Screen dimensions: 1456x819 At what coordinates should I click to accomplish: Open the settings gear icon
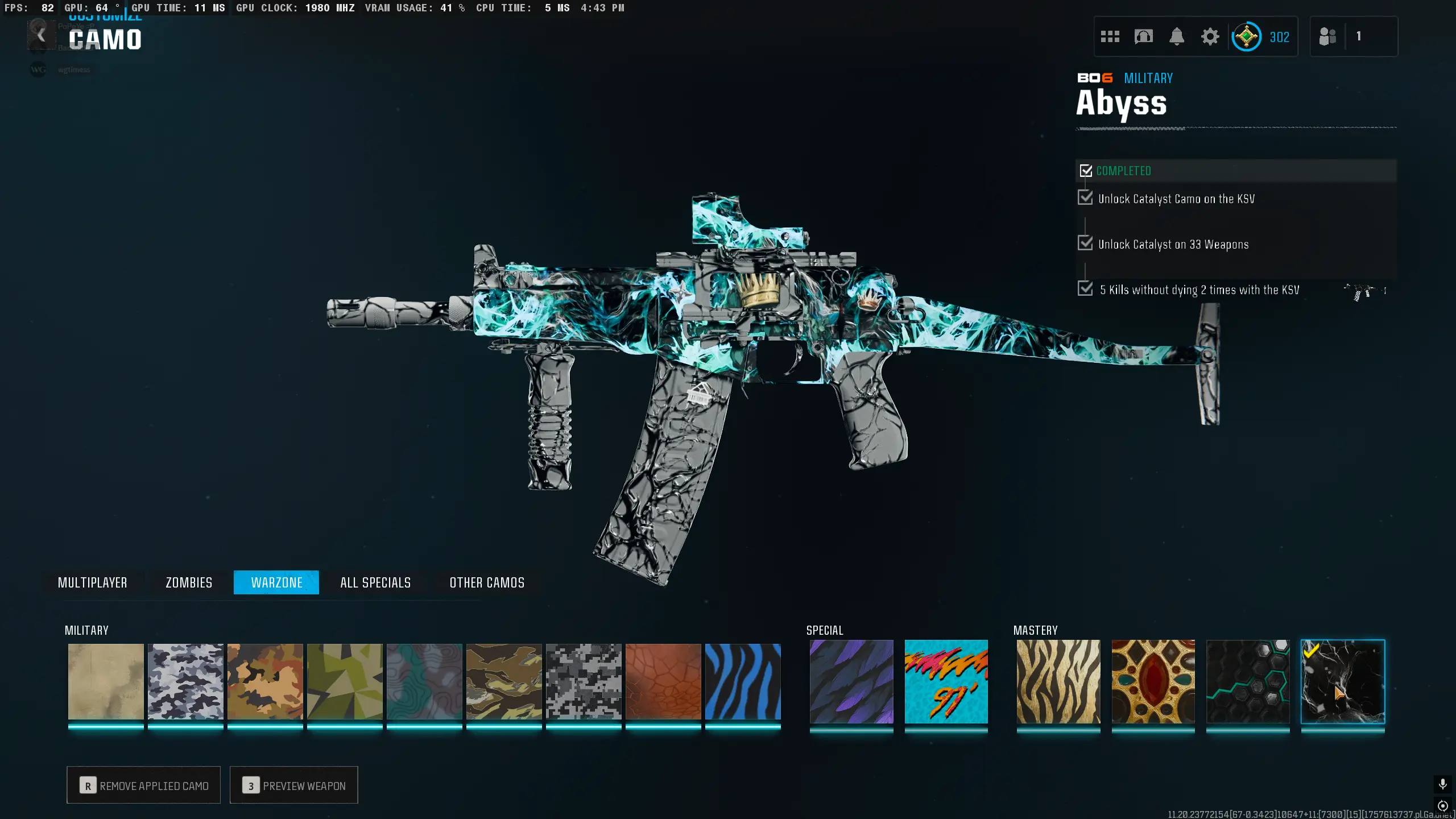point(1210,37)
